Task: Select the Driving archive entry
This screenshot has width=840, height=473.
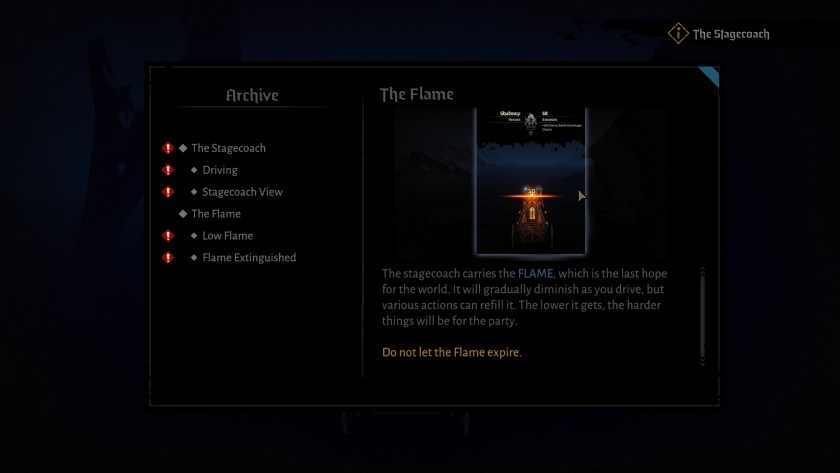Action: [219, 170]
